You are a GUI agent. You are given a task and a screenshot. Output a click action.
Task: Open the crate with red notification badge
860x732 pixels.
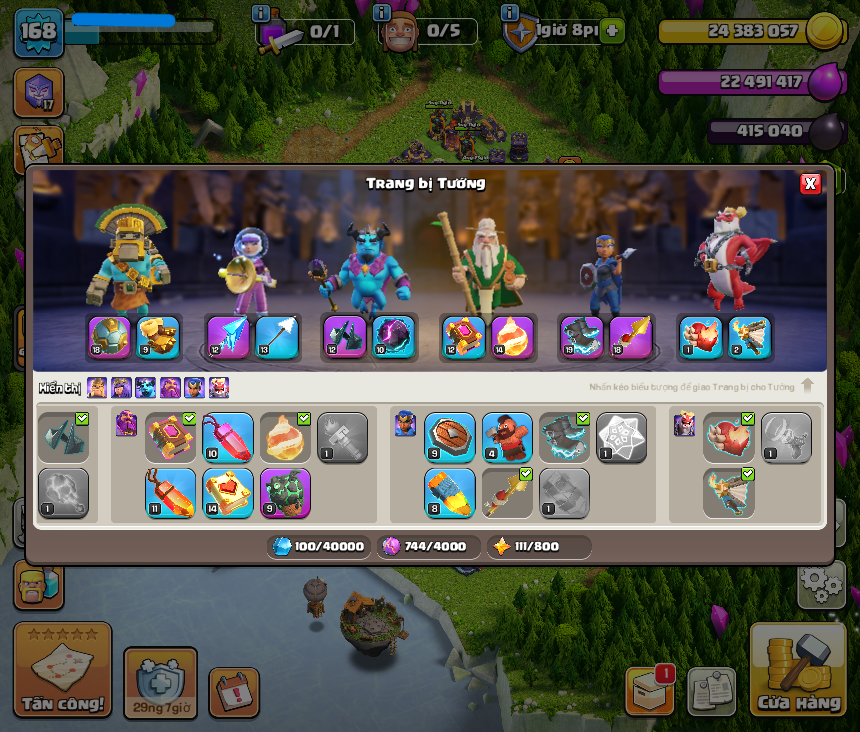click(x=649, y=690)
